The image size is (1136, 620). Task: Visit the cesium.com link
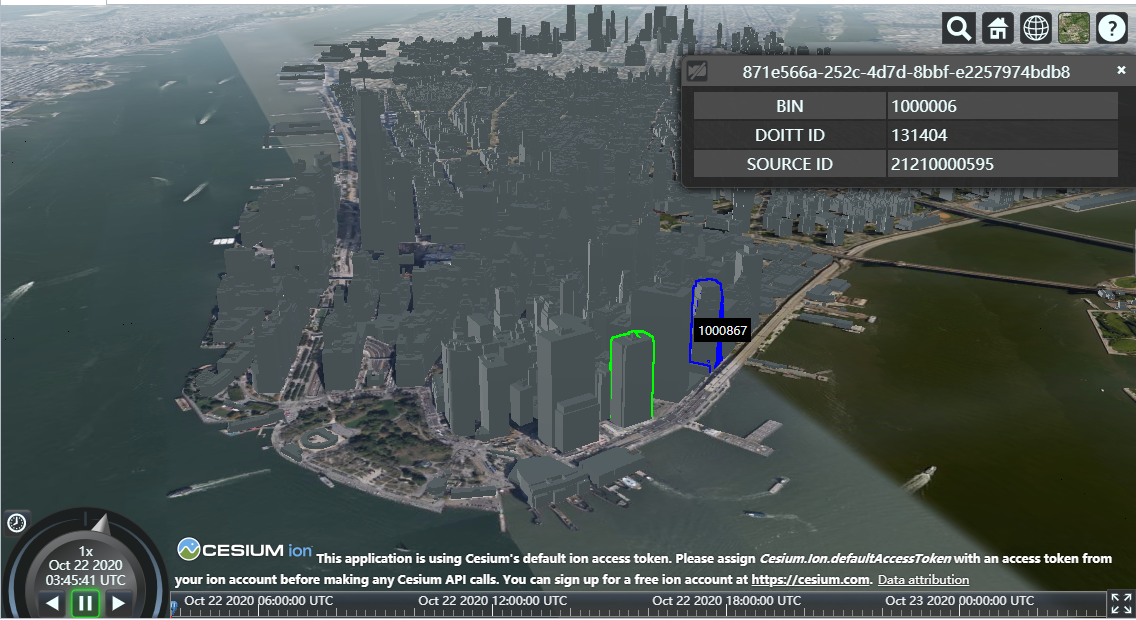pos(811,580)
